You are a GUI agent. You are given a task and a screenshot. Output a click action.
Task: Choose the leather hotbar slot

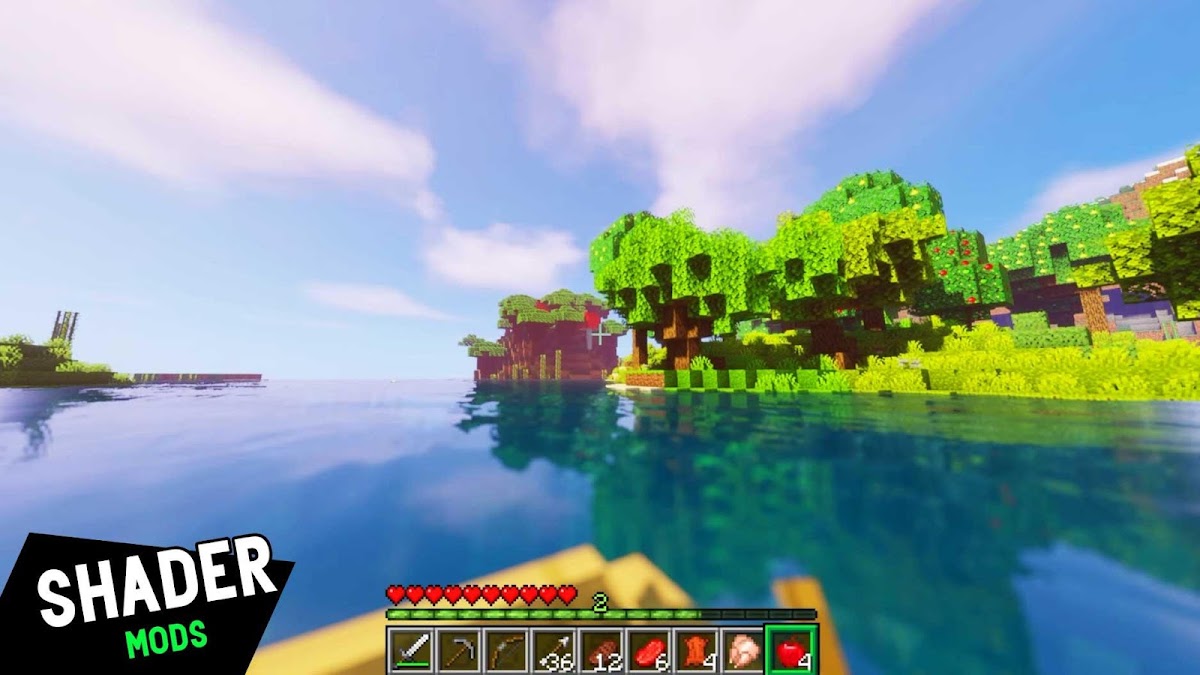(x=696, y=651)
